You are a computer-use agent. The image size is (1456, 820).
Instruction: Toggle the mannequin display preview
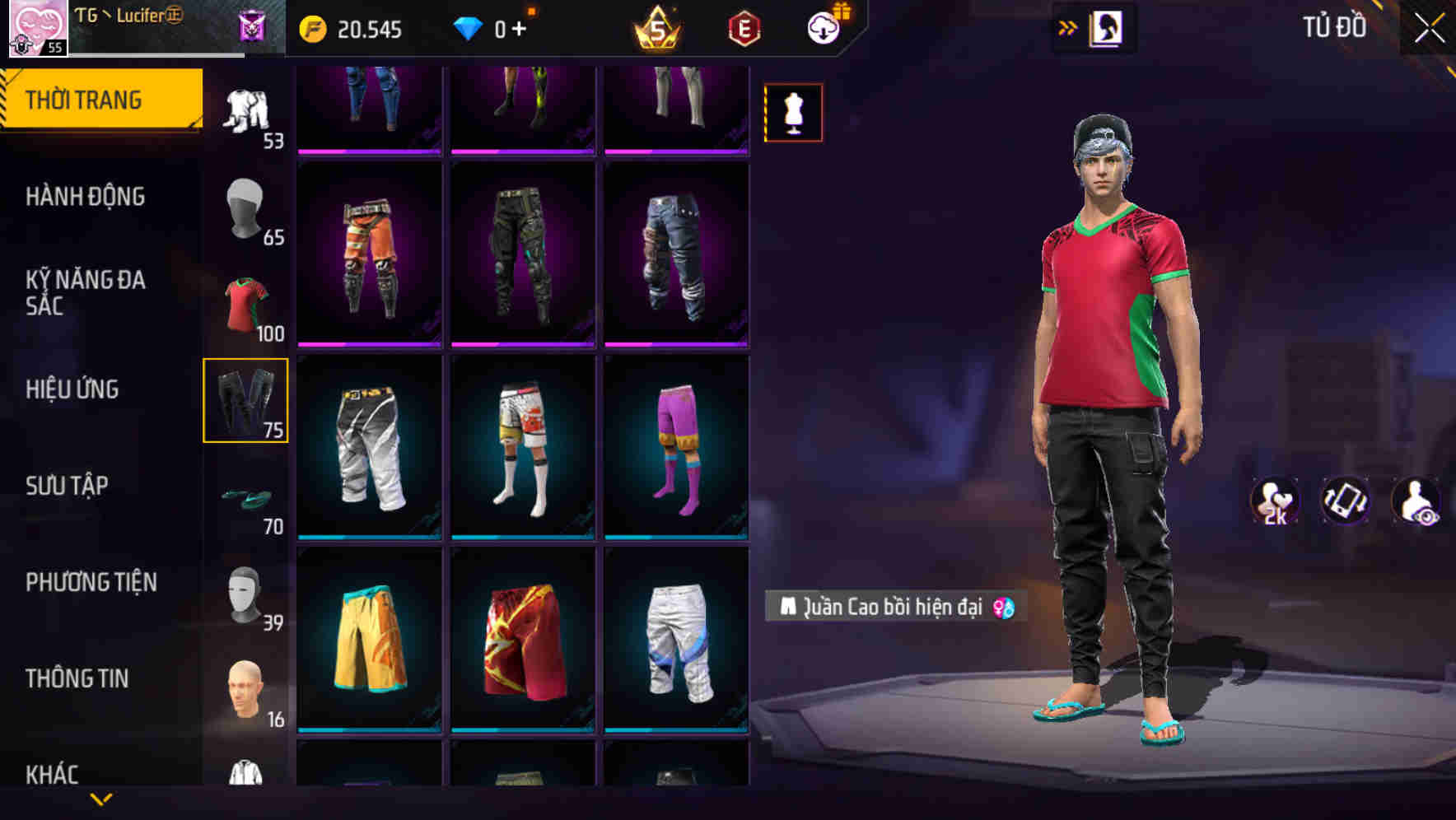[792, 112]
